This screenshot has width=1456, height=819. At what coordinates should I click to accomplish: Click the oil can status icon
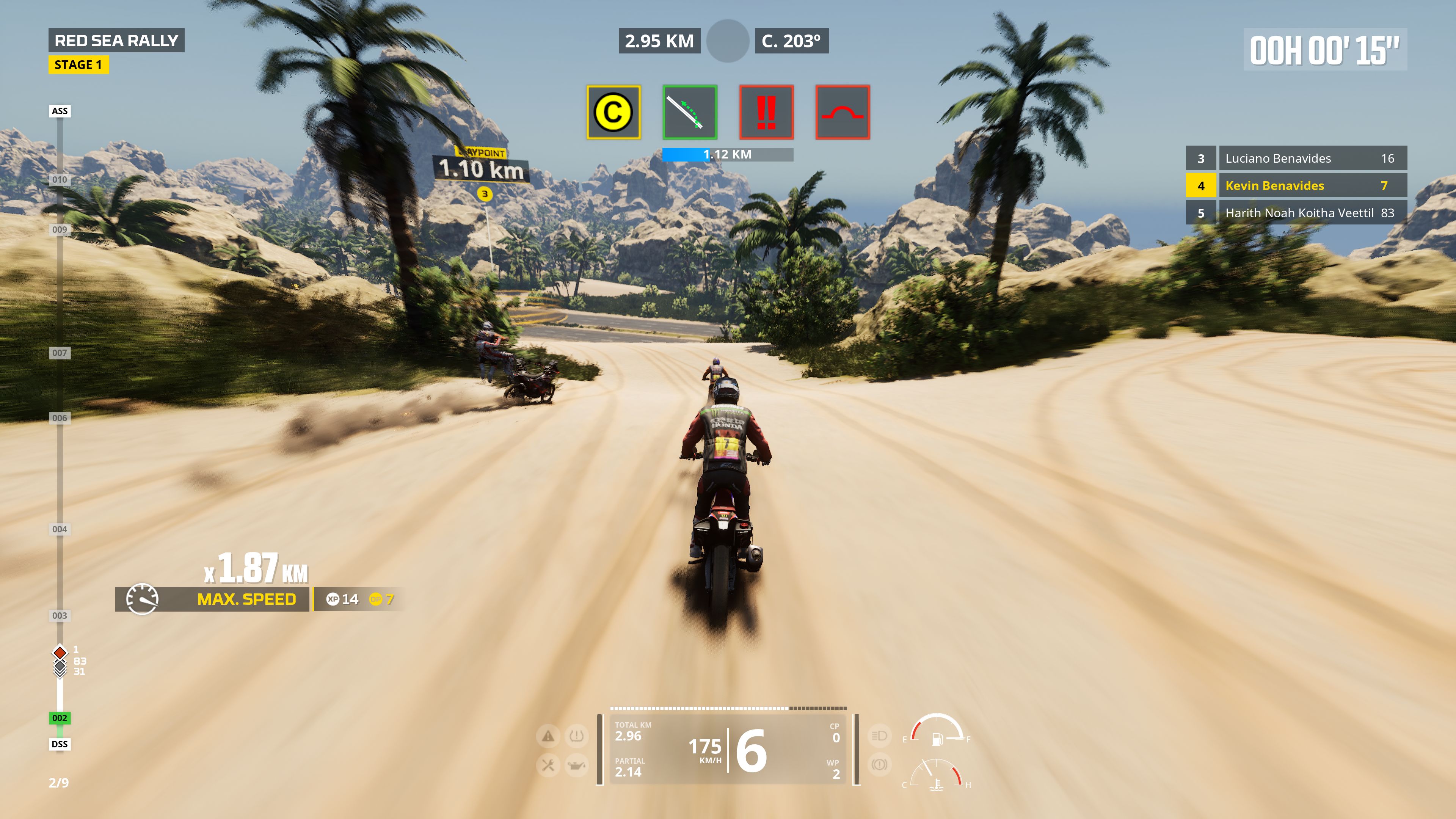pyautogui.click(x=576, y=765)
